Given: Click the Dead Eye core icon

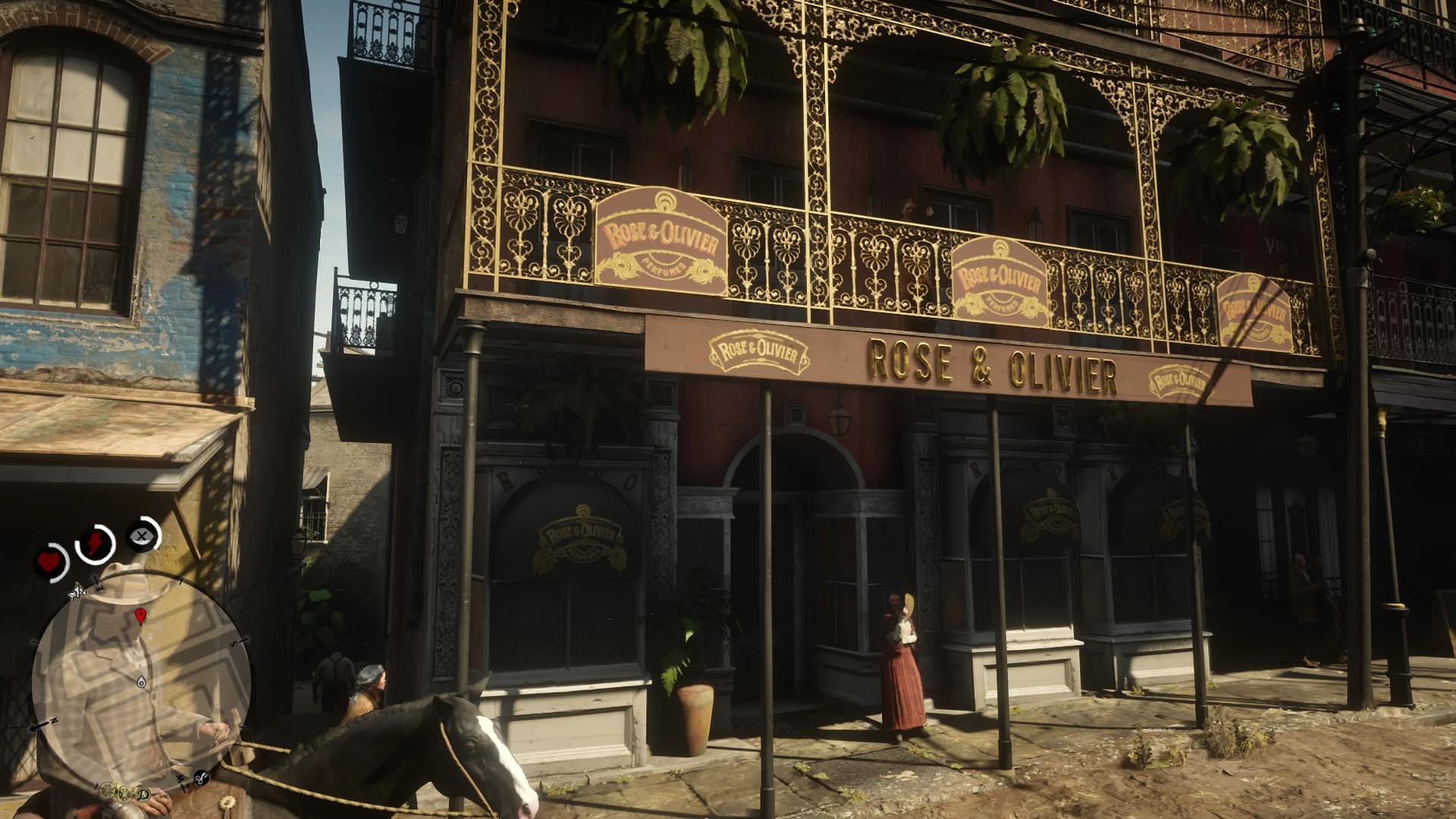Looking at the screenshot, I should [142, 535].
